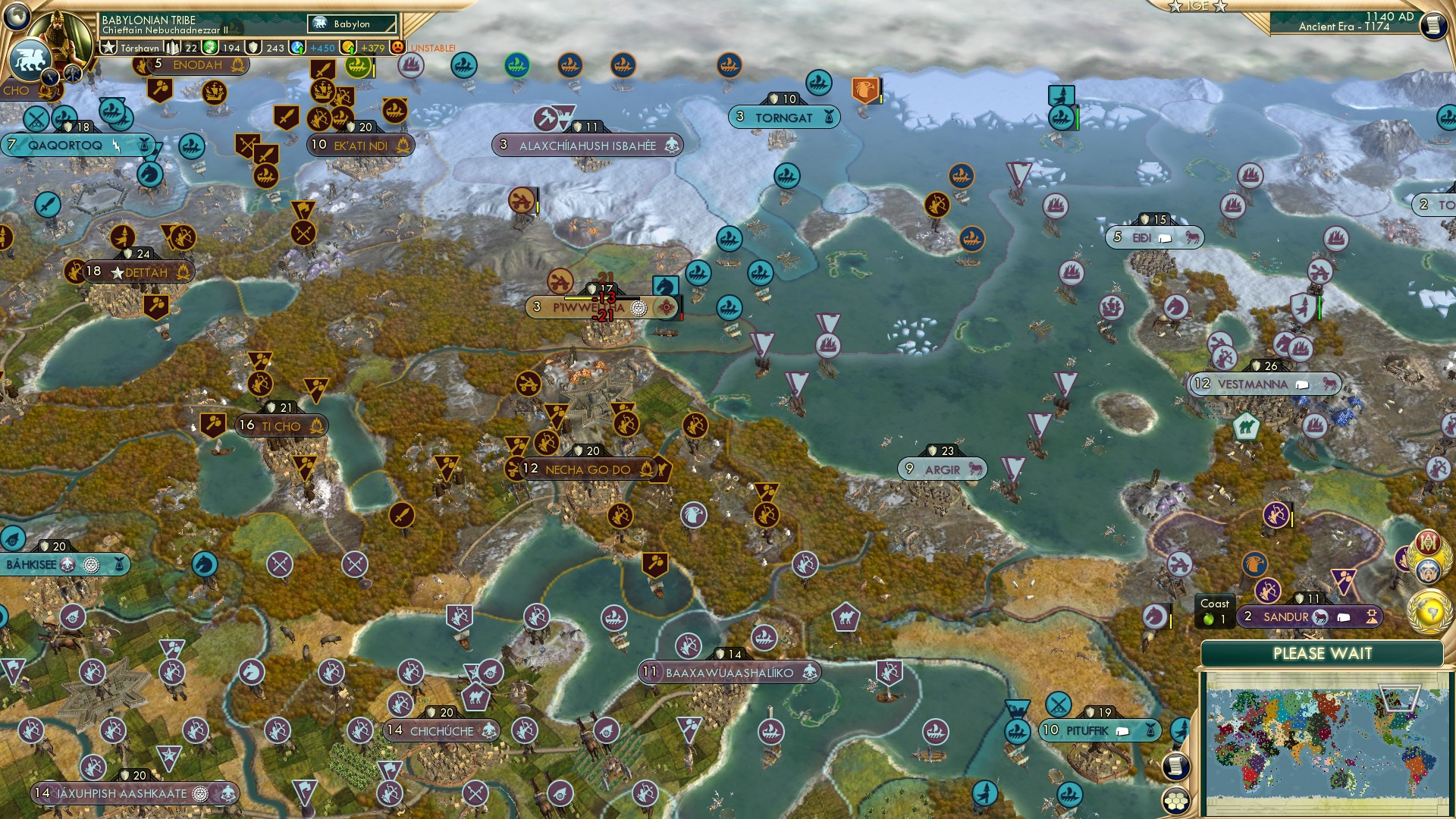Open the Argir city screen from its banner
The height and width of the screenshot is (819, 1456).
coord(943,469)
